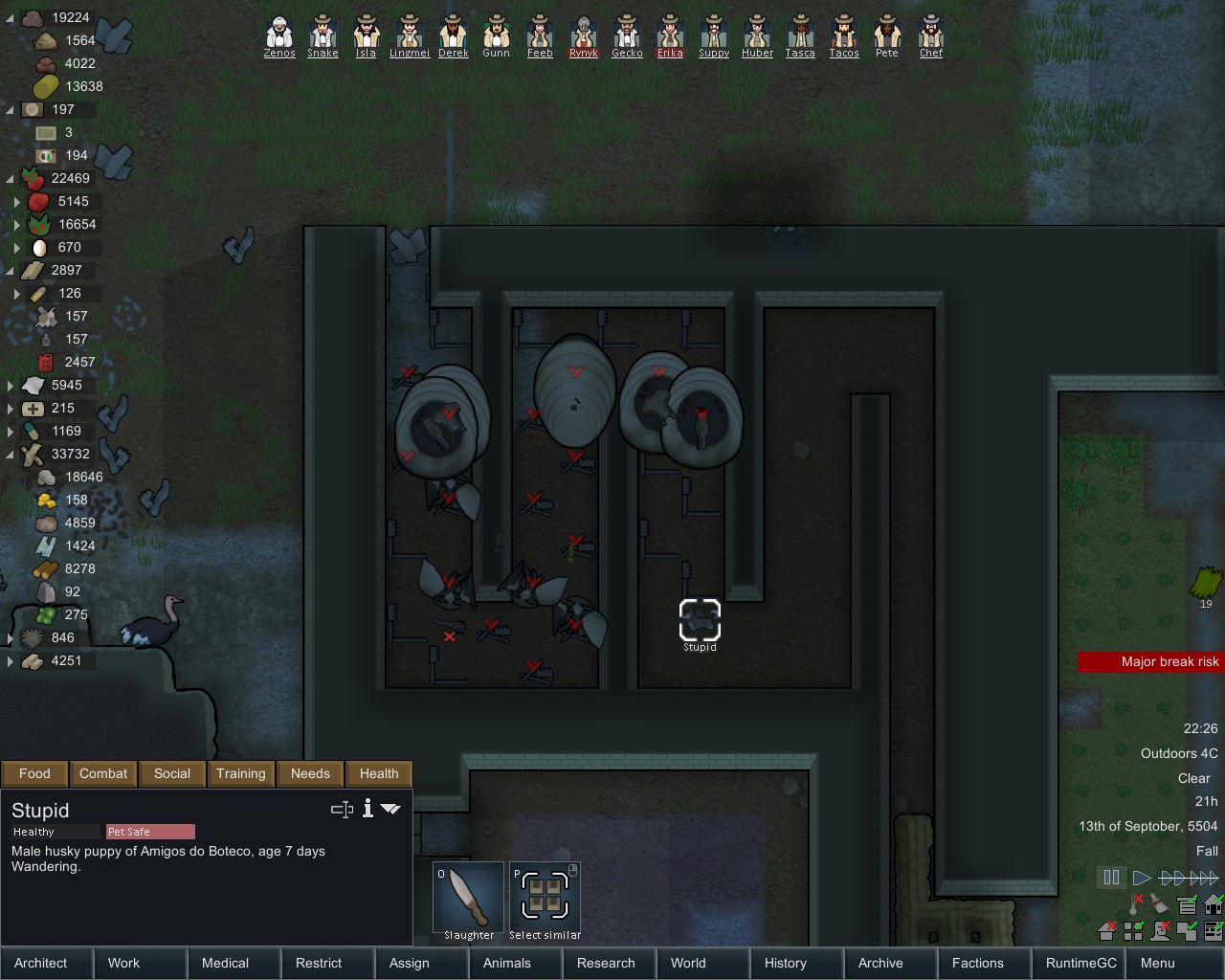Collapse the top resource category in the readout

click(x=8, y=17)
